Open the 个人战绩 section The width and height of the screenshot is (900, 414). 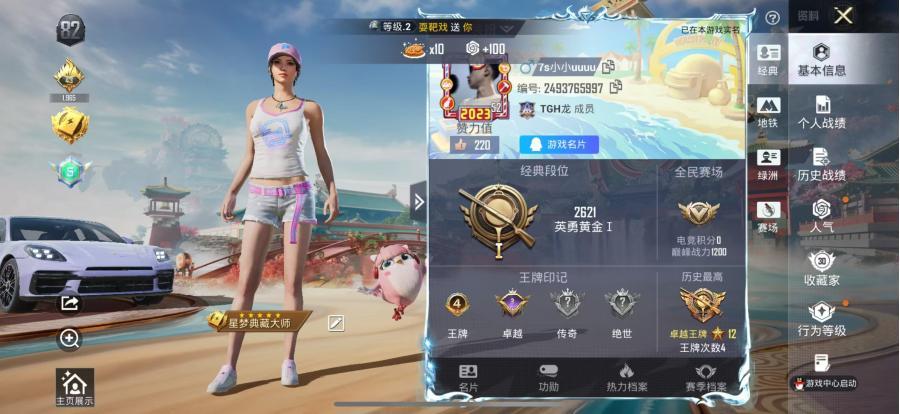click(821, 112)
